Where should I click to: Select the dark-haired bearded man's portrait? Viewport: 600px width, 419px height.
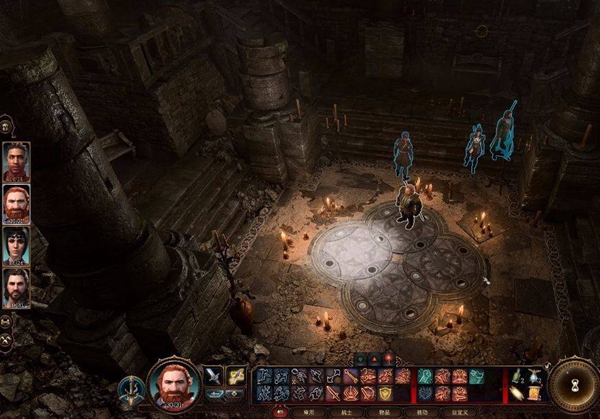(x=16, y=288)
